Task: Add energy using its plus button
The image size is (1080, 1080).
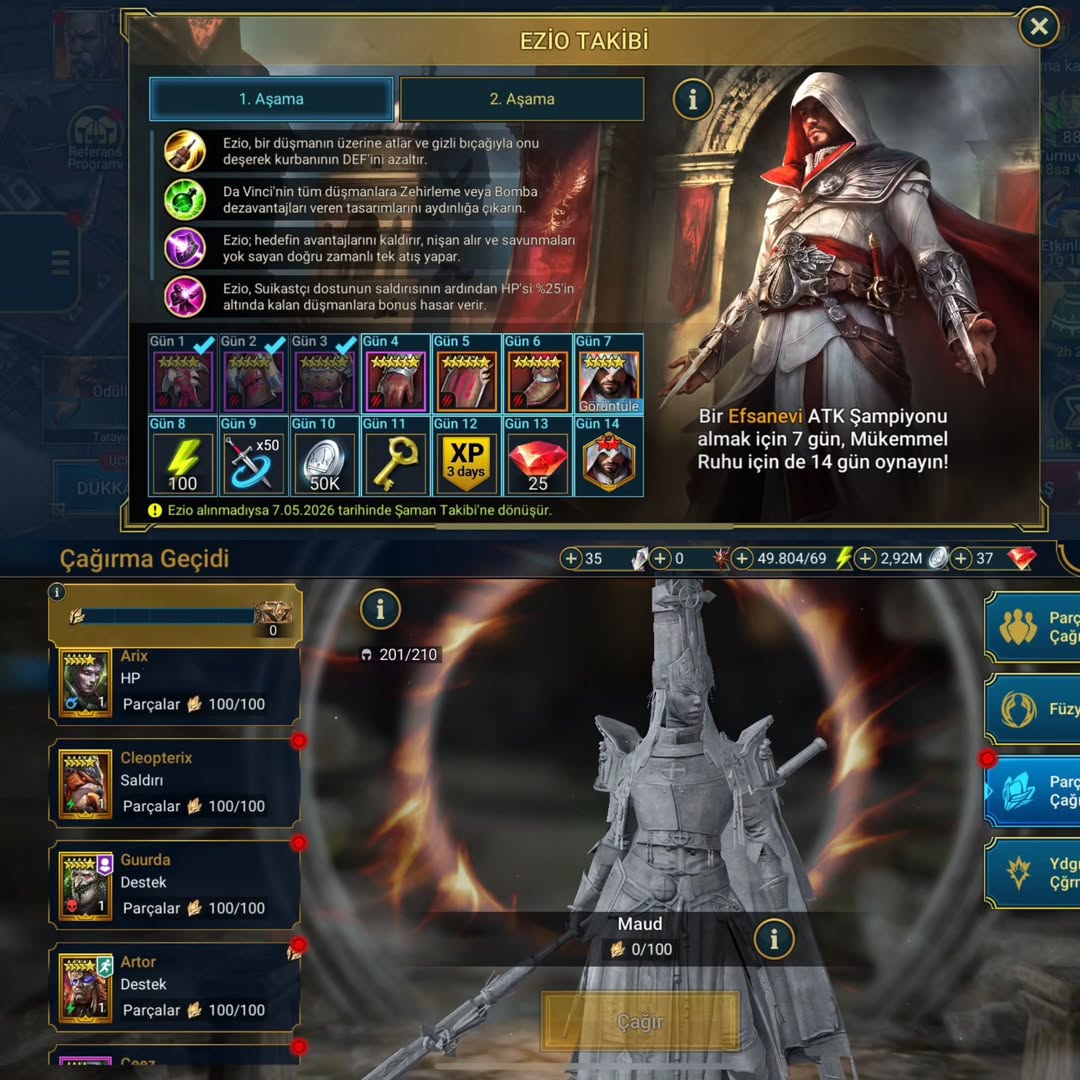Action: click(742, 558)
